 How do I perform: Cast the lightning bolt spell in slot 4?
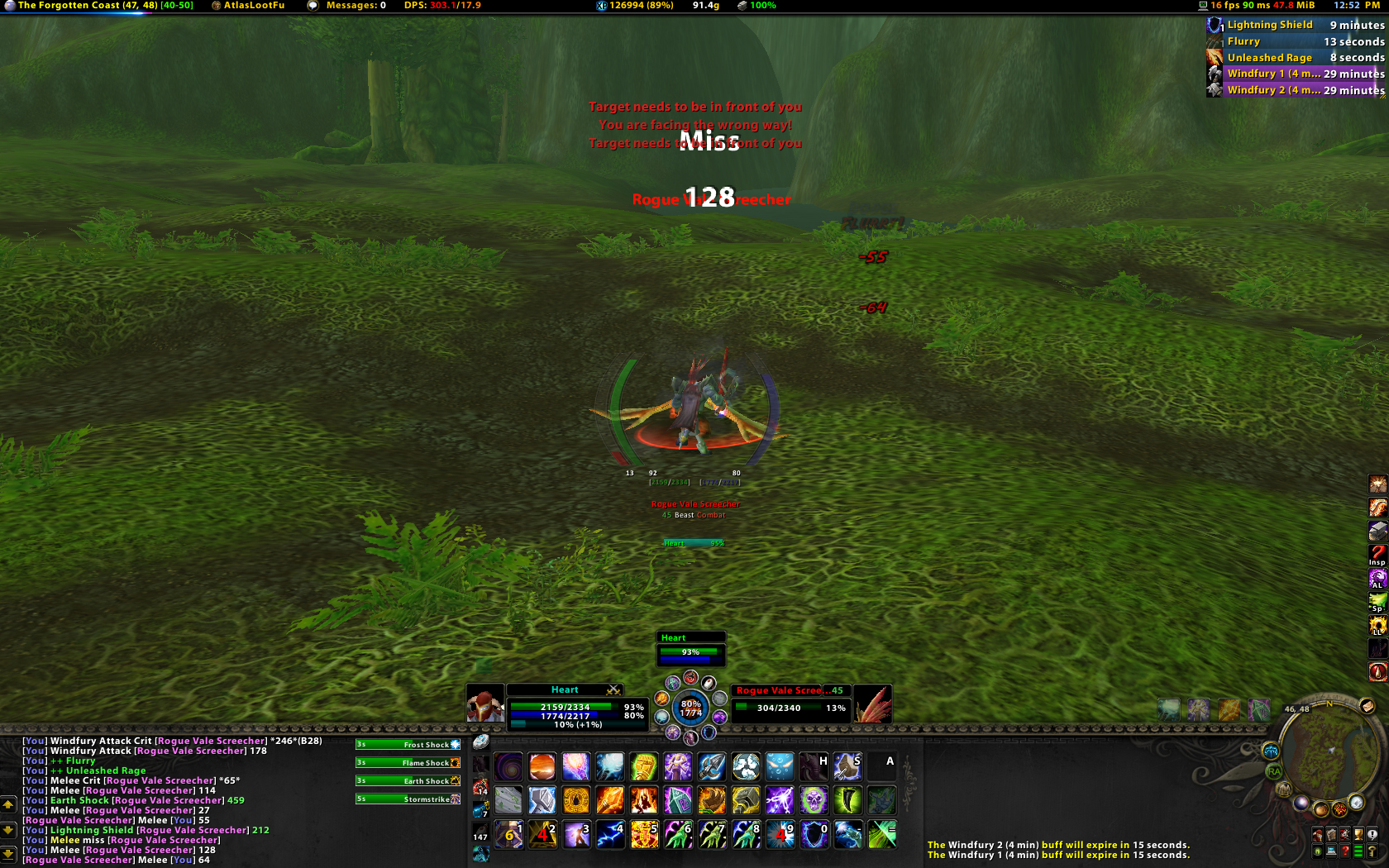[x=610, y=834]
